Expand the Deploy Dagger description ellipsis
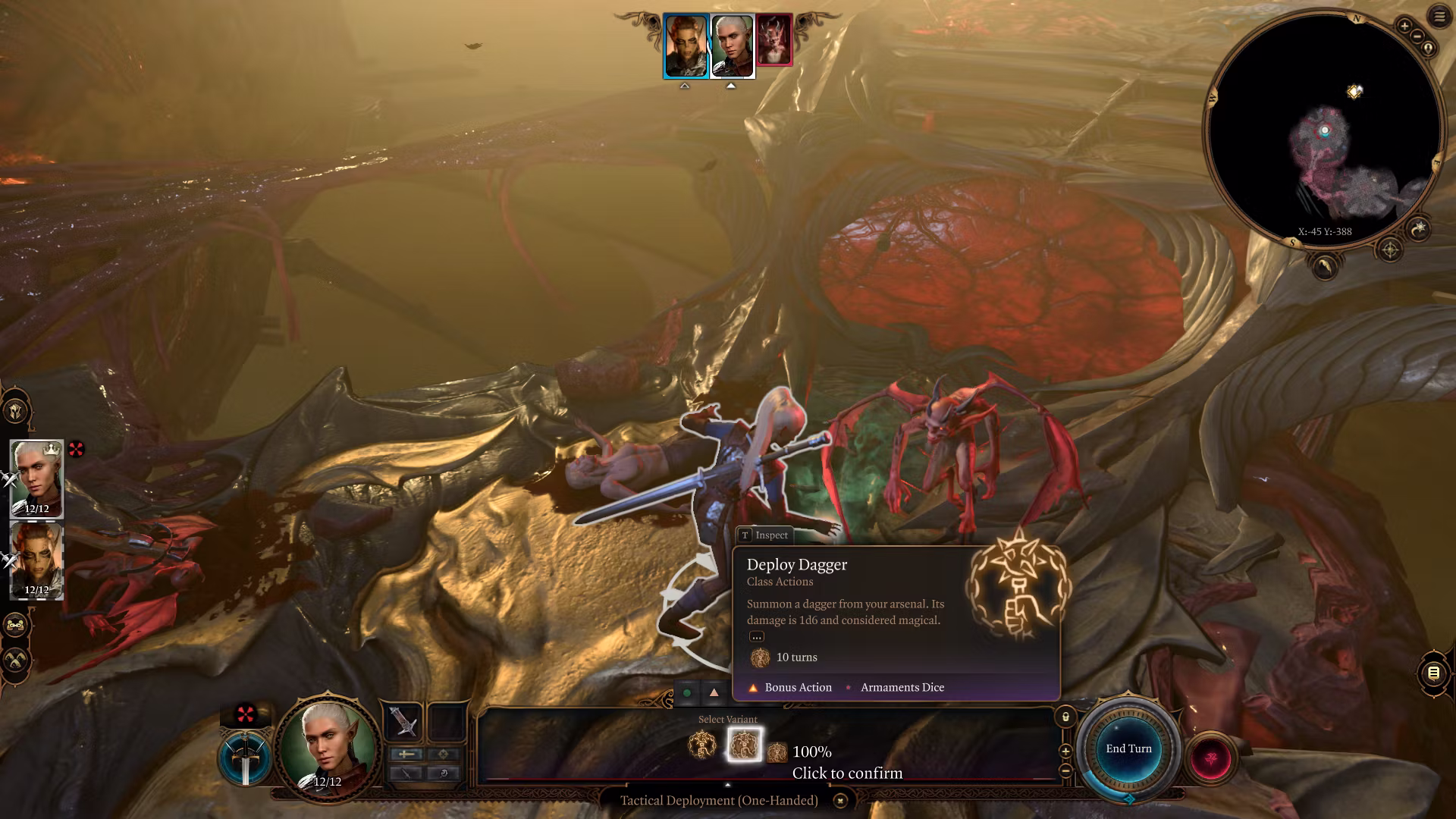1456x819 pixels. [756, 637]
